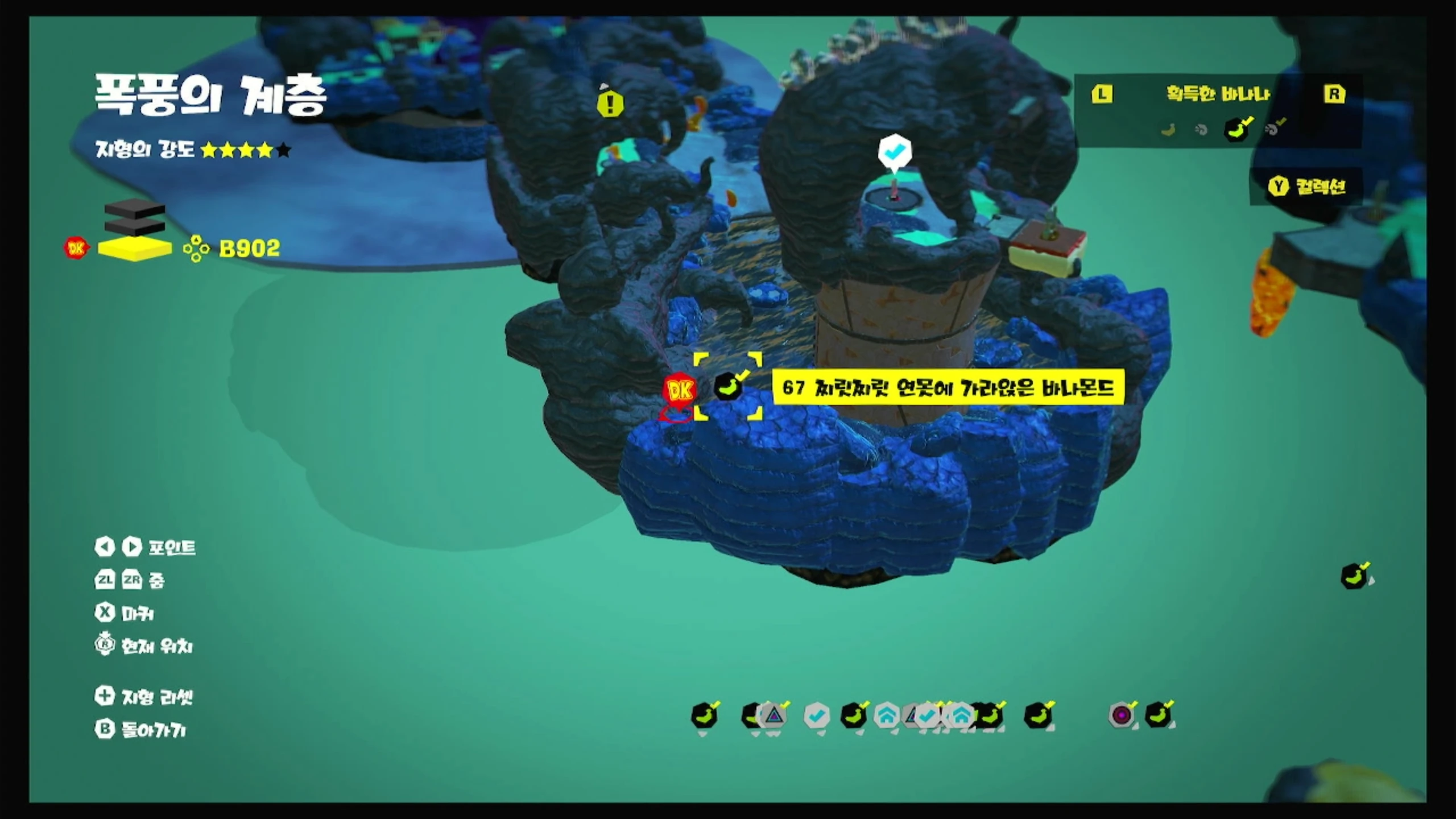Image resolution: width=1456 pixels, height=819 pixels.
Task: Choose the plain yellow banana filter icon
Action: coord(1168,130)
